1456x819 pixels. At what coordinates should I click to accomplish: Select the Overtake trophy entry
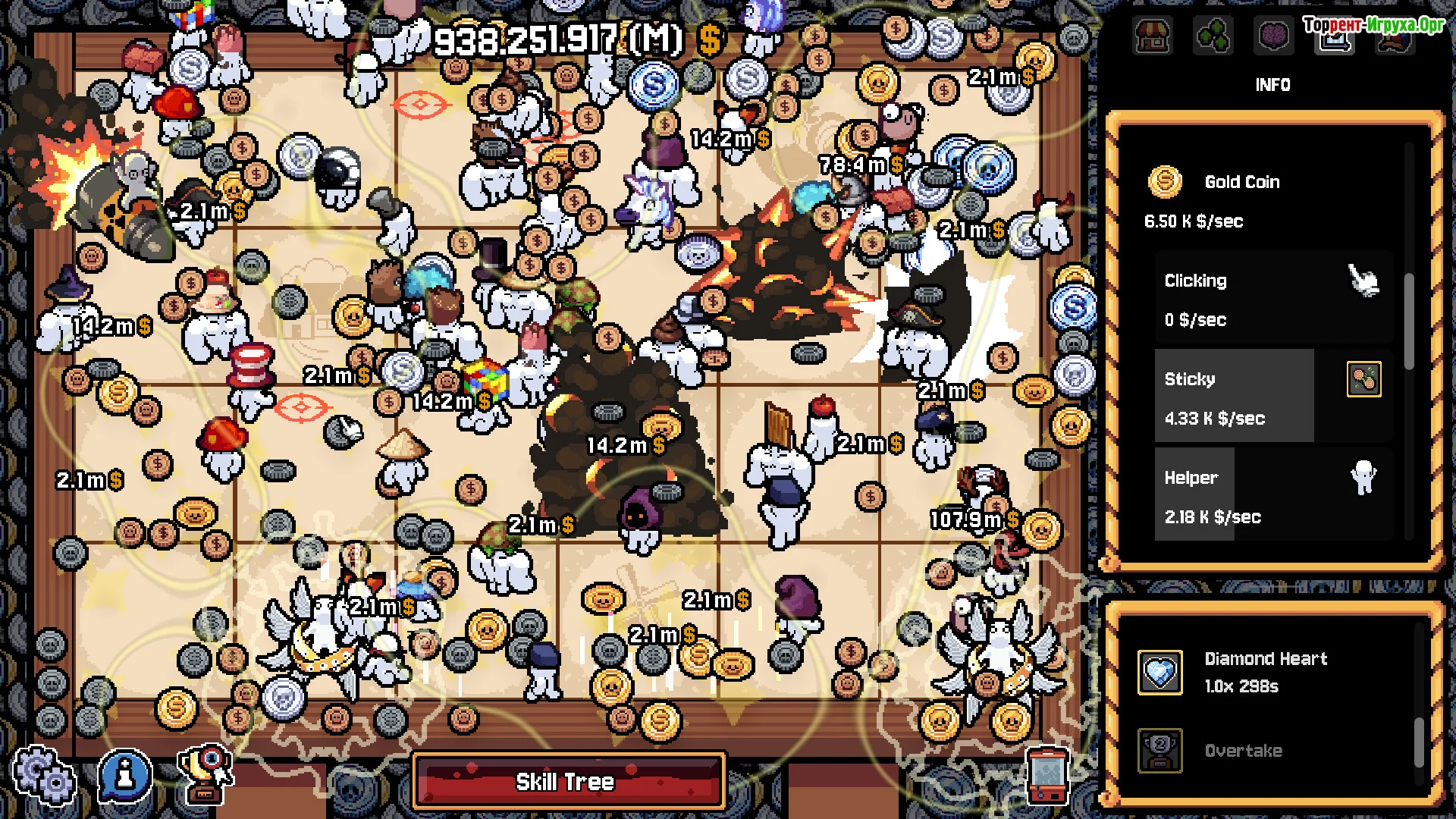pos(1244,751)
